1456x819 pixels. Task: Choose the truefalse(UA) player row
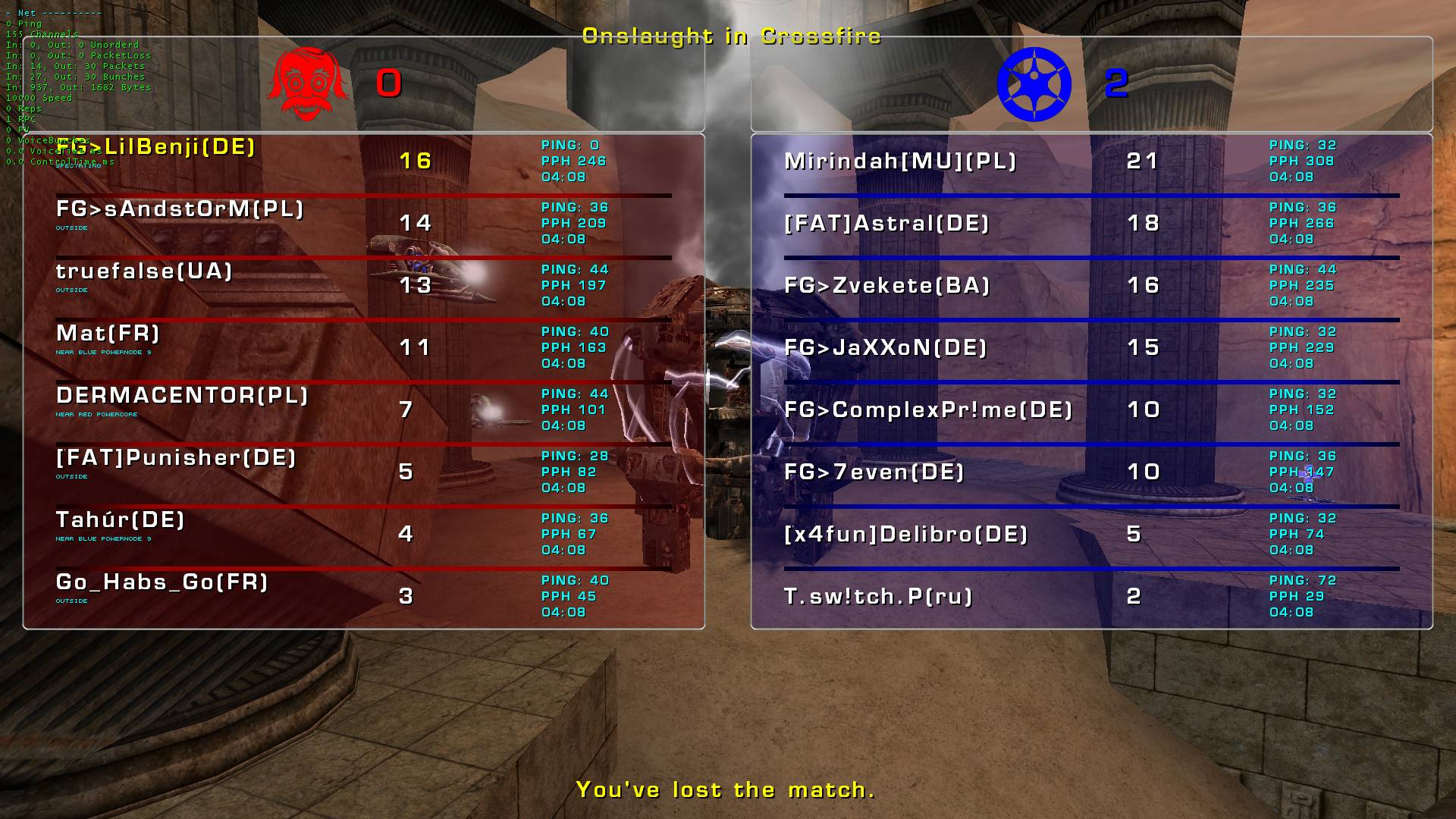[x=144, y=271]
